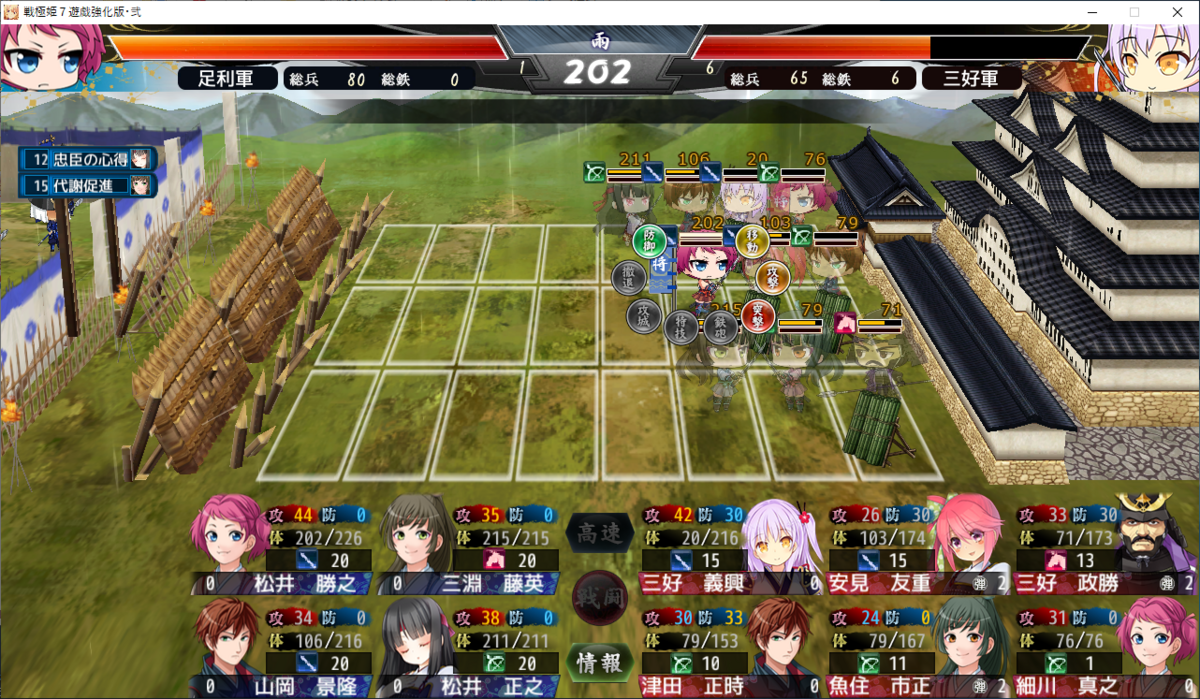Image resolution: width=1200 pixels, height=699 pixels.
Task: Select the yellow 移動 (move) command
Action: 752,239
